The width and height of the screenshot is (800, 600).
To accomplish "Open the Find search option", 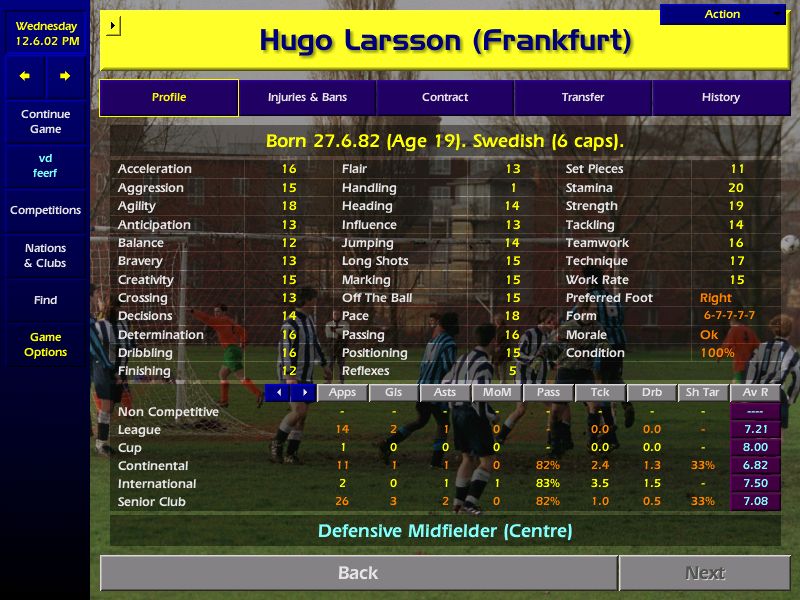I will pyautogui.click(x=45, y=300).
